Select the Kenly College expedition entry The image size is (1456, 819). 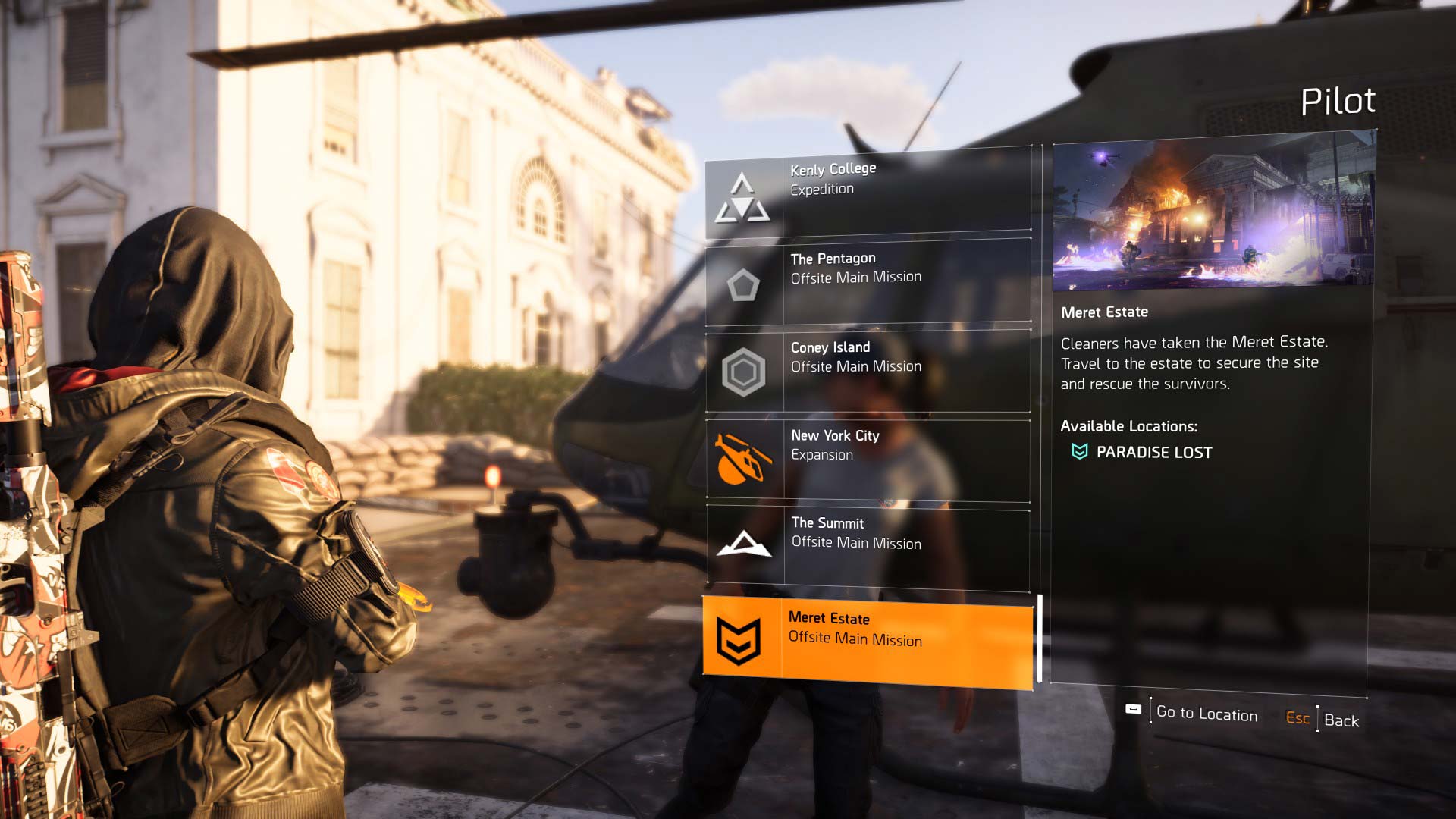coord(868,195)
